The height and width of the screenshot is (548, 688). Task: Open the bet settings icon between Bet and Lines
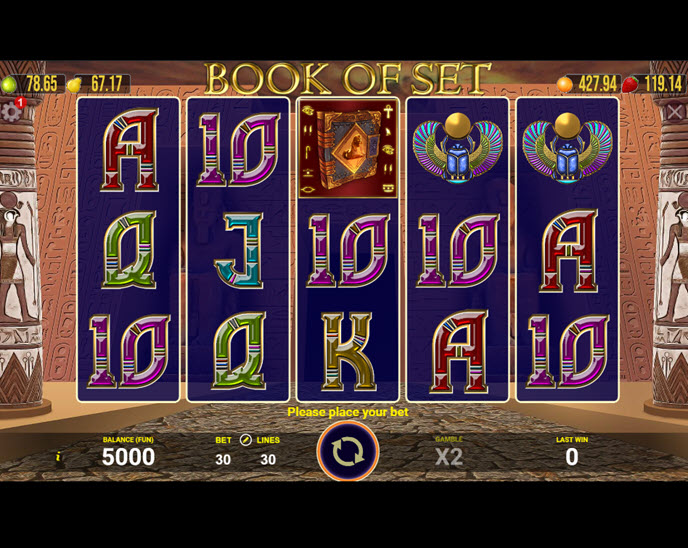click(x=245, y=440)
